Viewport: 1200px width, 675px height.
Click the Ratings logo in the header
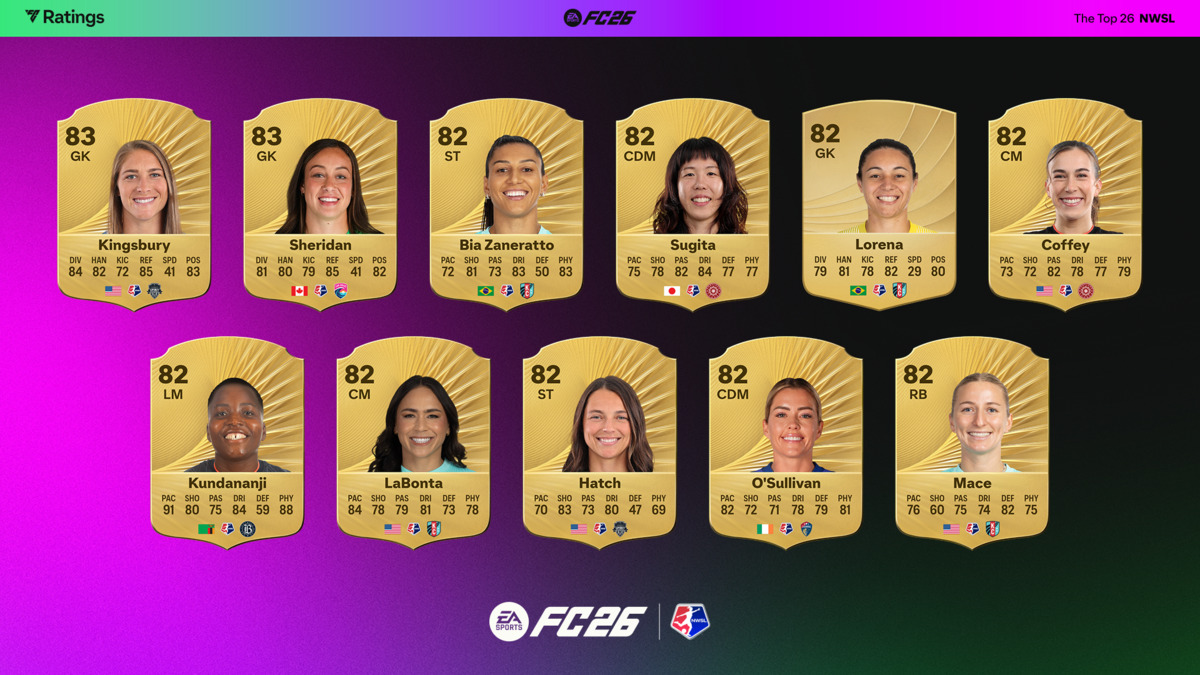click(65, 17)
